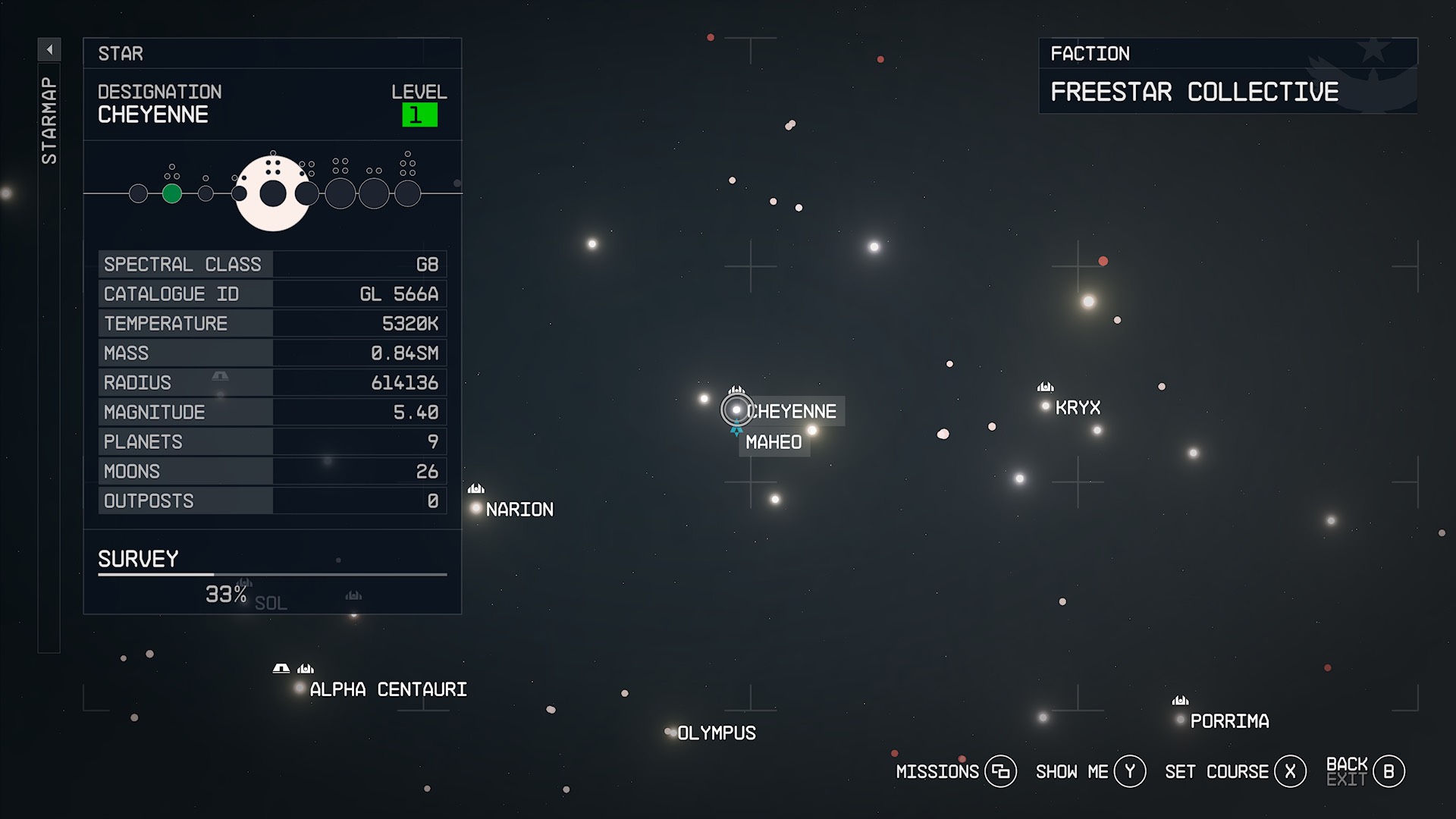1456x819 pixels.
Task: Click the landmark icons near Alpha Centauri
Action: [x=292, y=668]
